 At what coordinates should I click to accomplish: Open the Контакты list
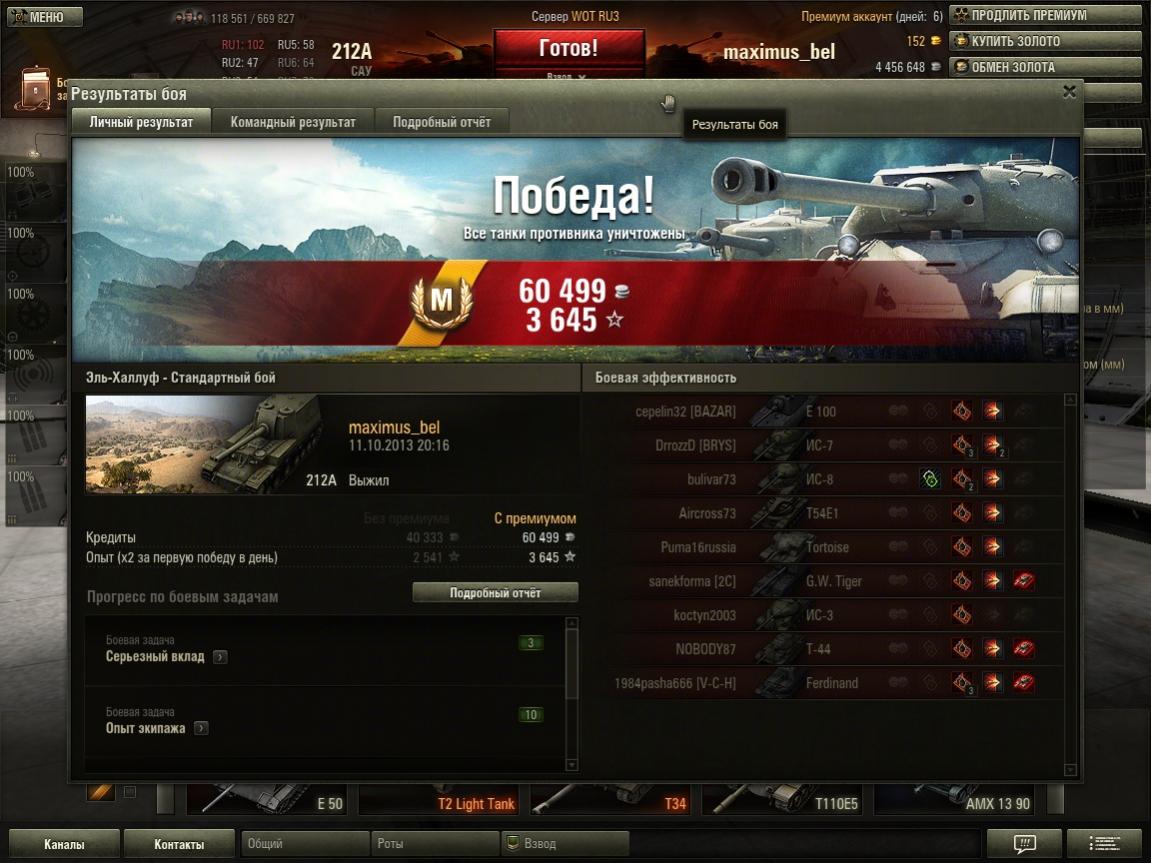pyautogui.click(x=179, y=844)
